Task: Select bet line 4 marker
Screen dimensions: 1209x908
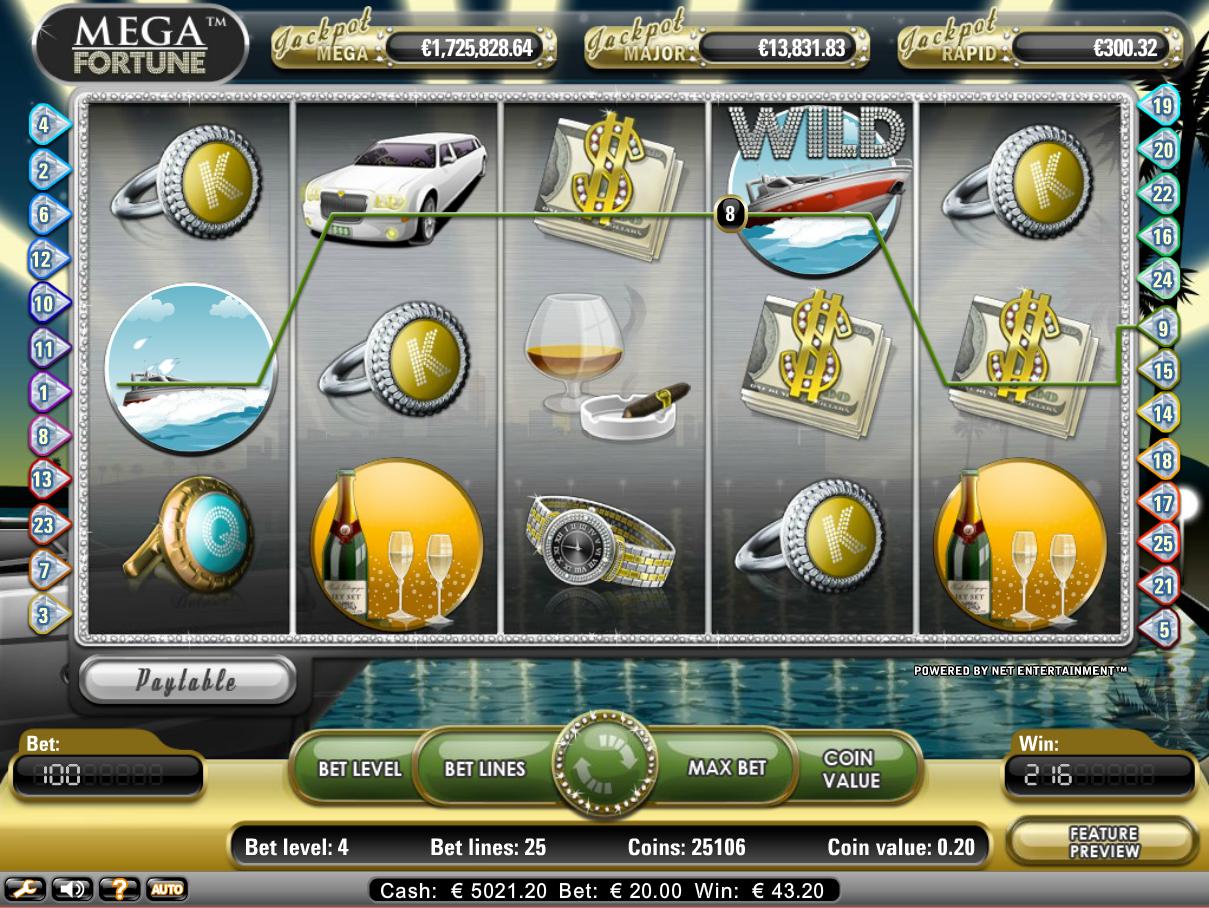Action: (45, 125)
